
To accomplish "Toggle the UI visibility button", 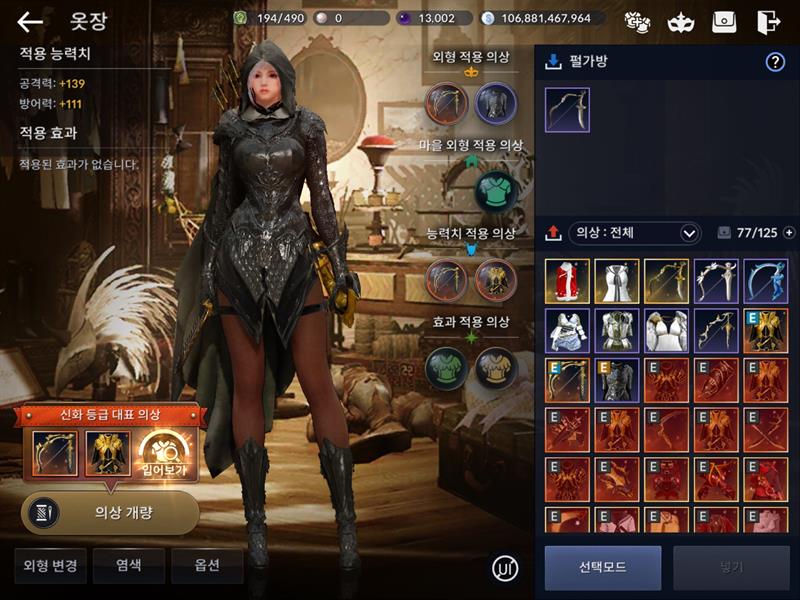I will 506,569.
